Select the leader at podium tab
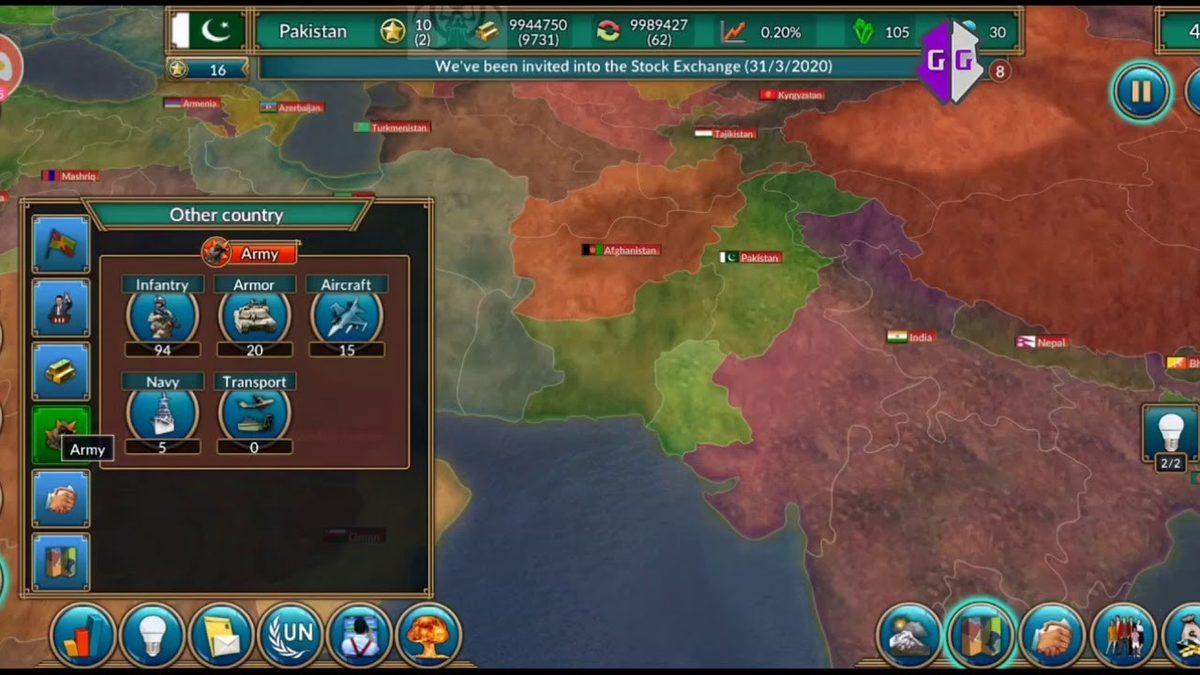This screenshot has width=1200, height=675. pos(60,308)
